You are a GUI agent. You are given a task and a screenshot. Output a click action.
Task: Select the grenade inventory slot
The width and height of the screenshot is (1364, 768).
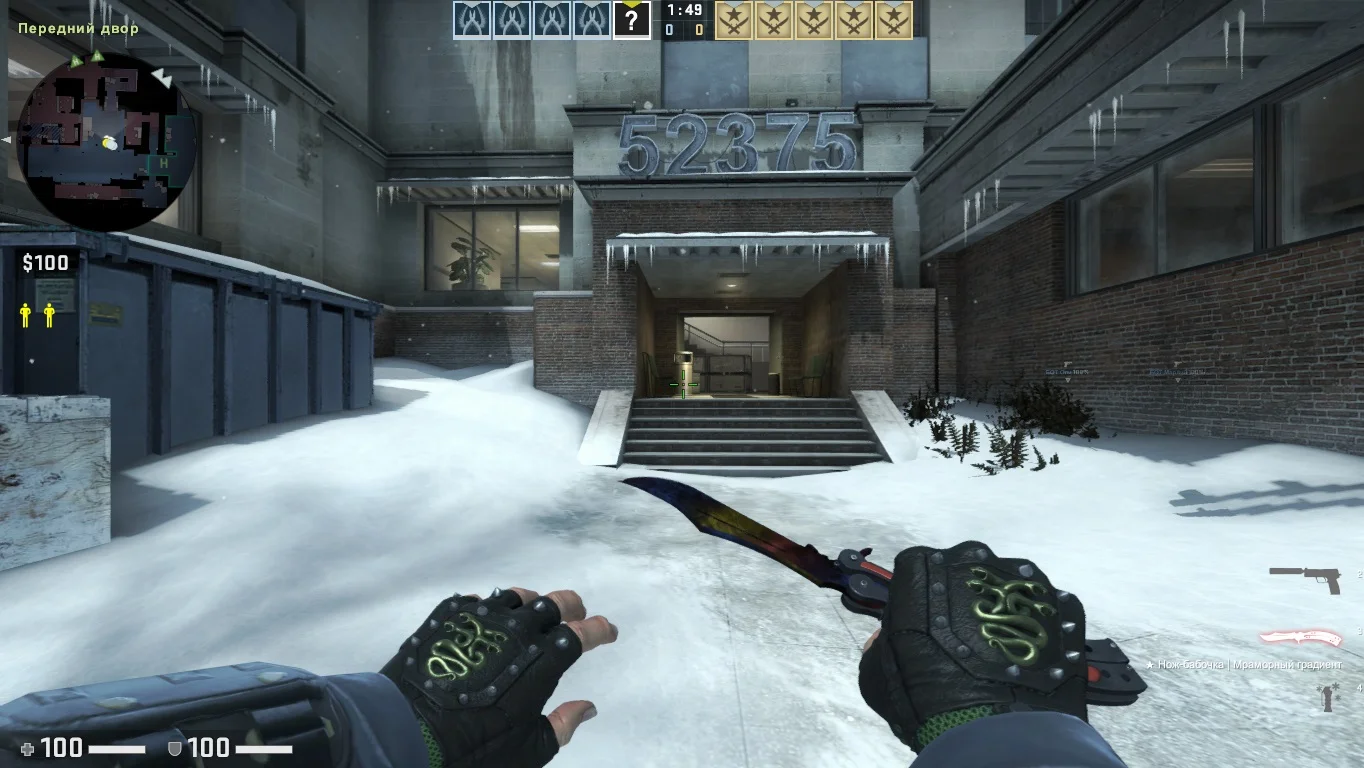(1328, 696)
